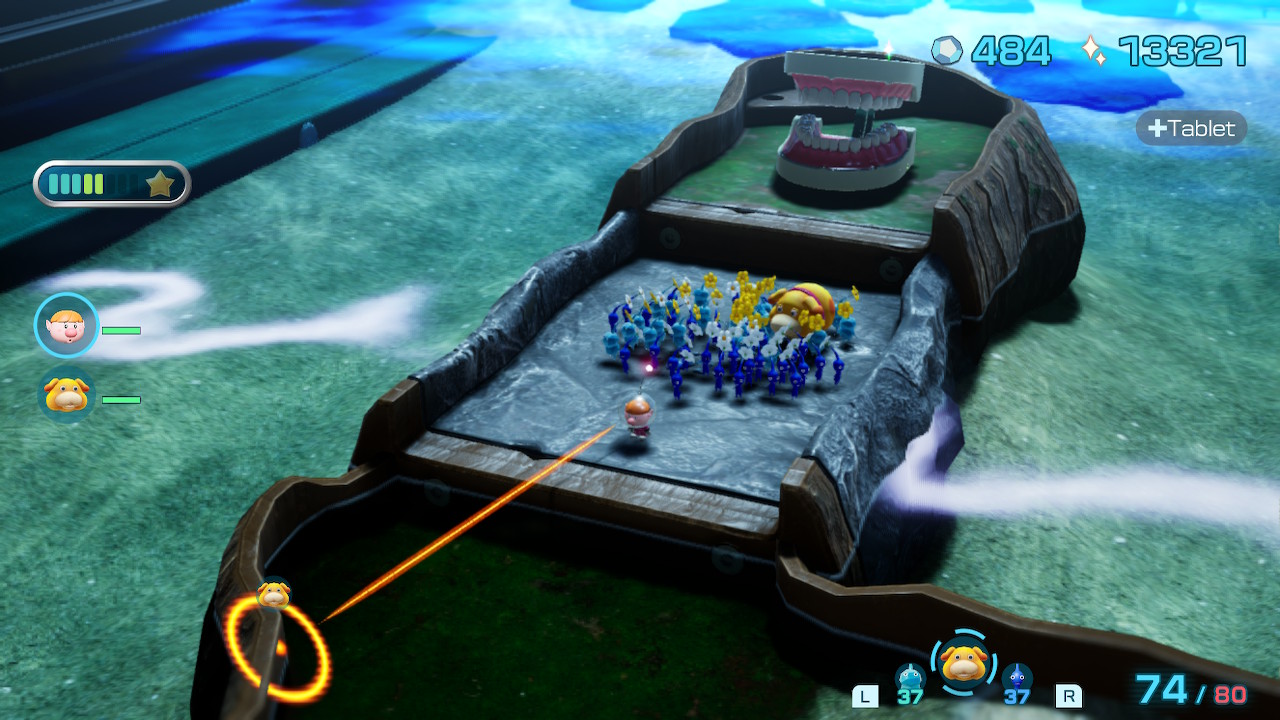Pick the Blue Pikmin squad icon
The width and height of the screenshot is (1280, 720).
point(1017,679)
